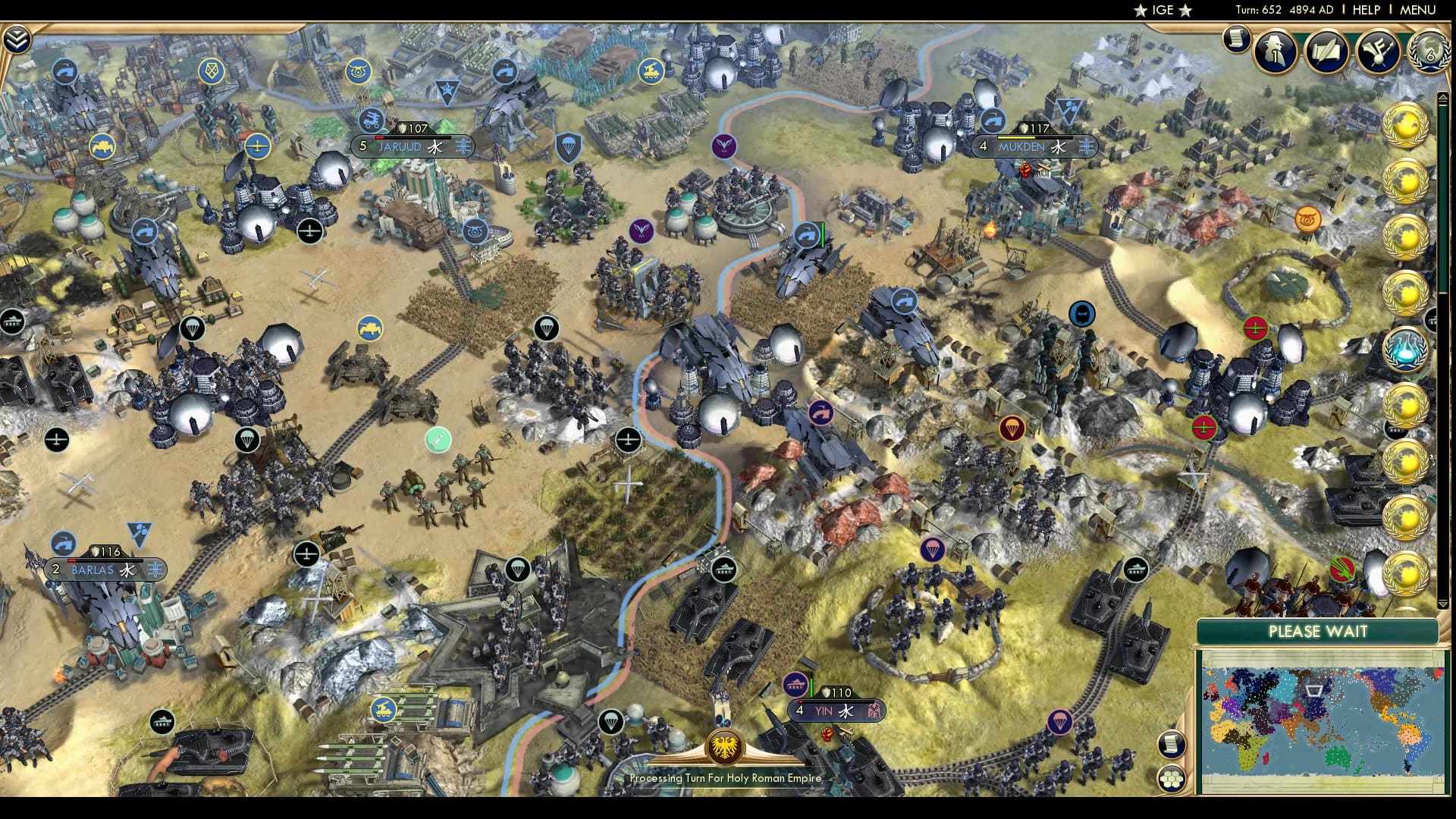The height and width of the screenshot is (819, 1456).
Task: Toggle strategic view with the hex grid icon
Action: tap(1172, 779)
